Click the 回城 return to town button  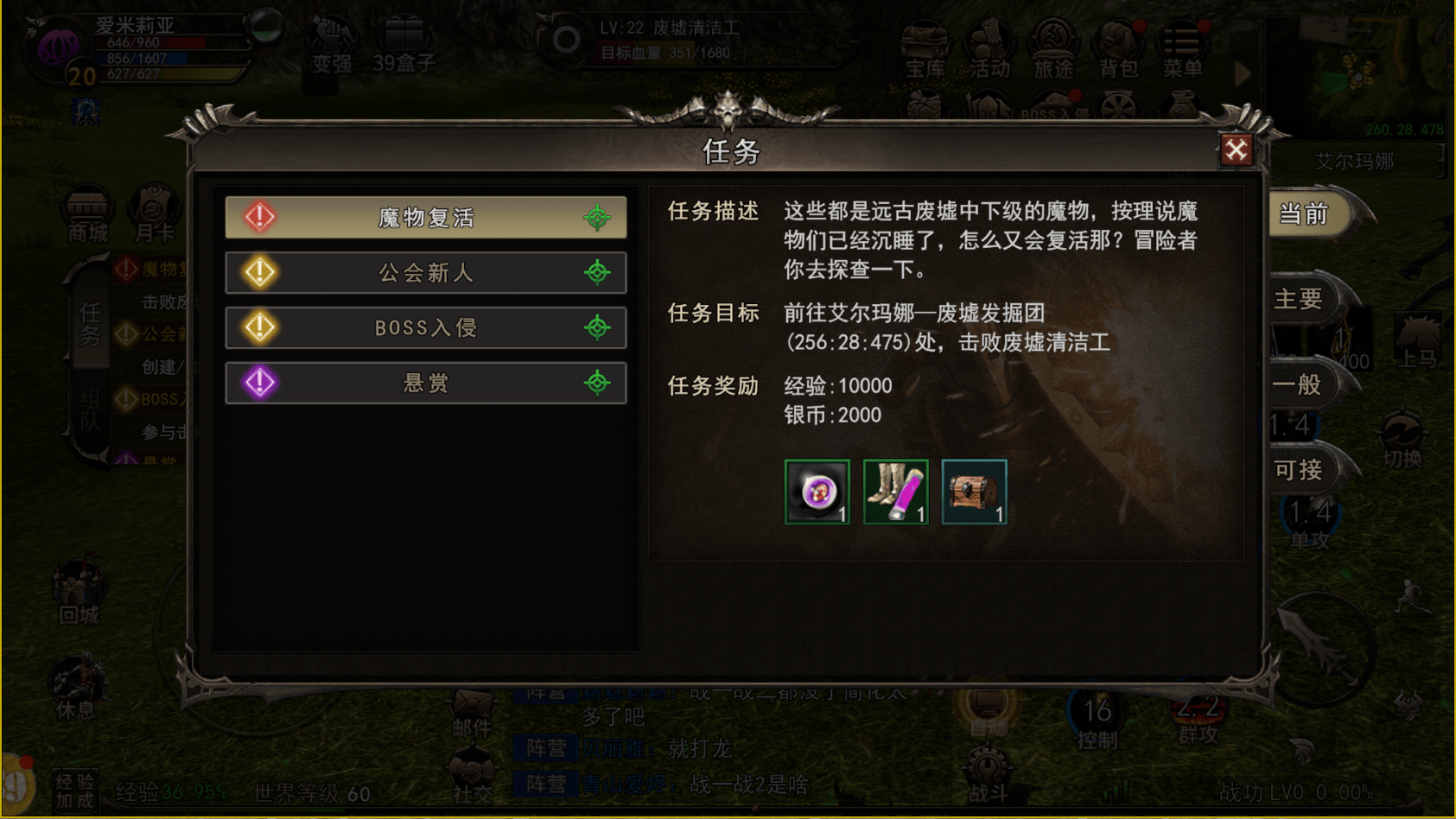pos(79,594)
